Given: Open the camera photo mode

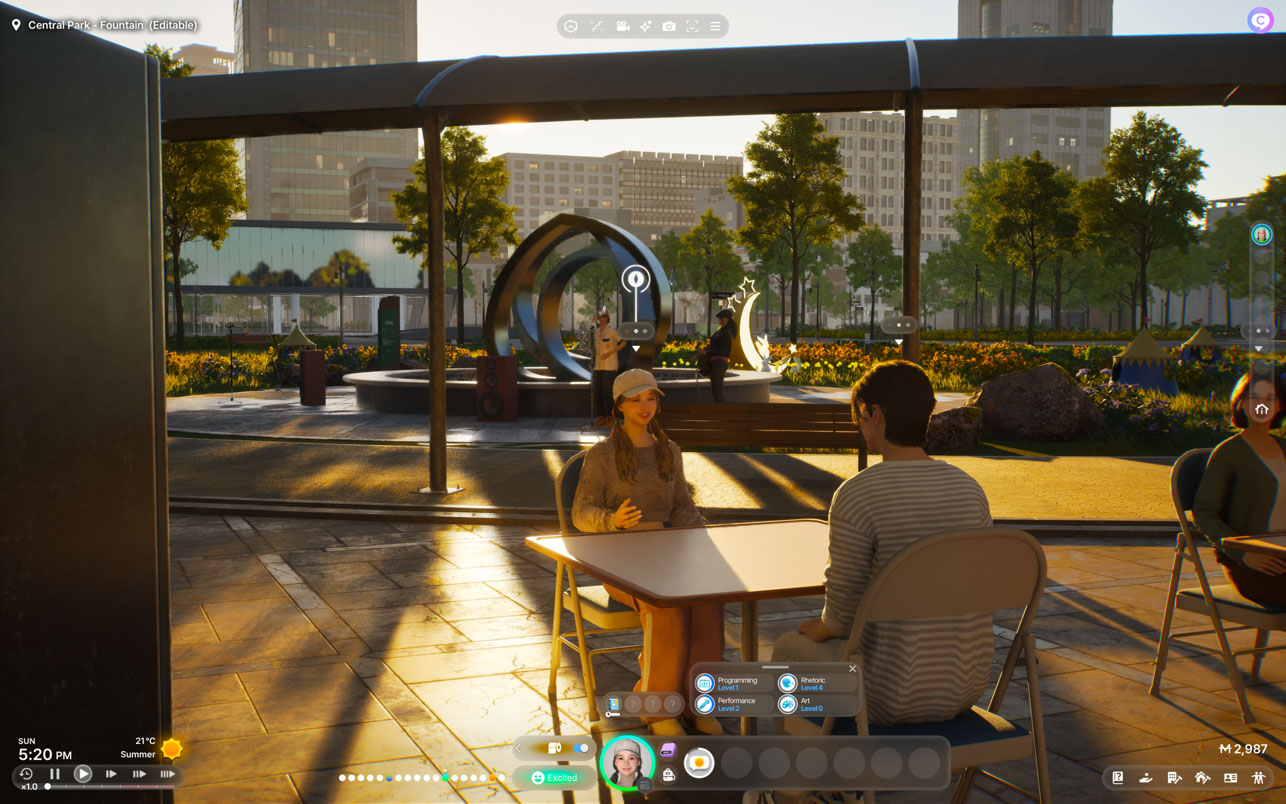Looking at the screenshot, I should pos(669,26).
